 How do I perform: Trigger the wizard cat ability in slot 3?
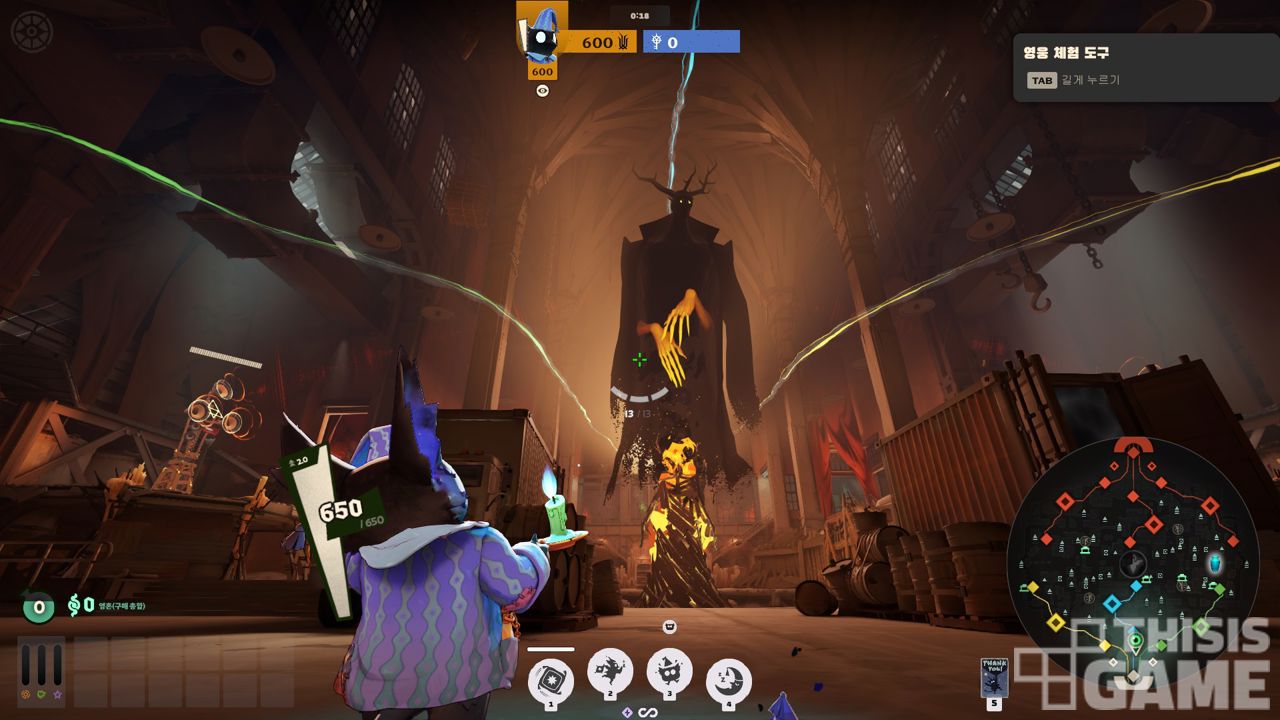click(670, 669)
